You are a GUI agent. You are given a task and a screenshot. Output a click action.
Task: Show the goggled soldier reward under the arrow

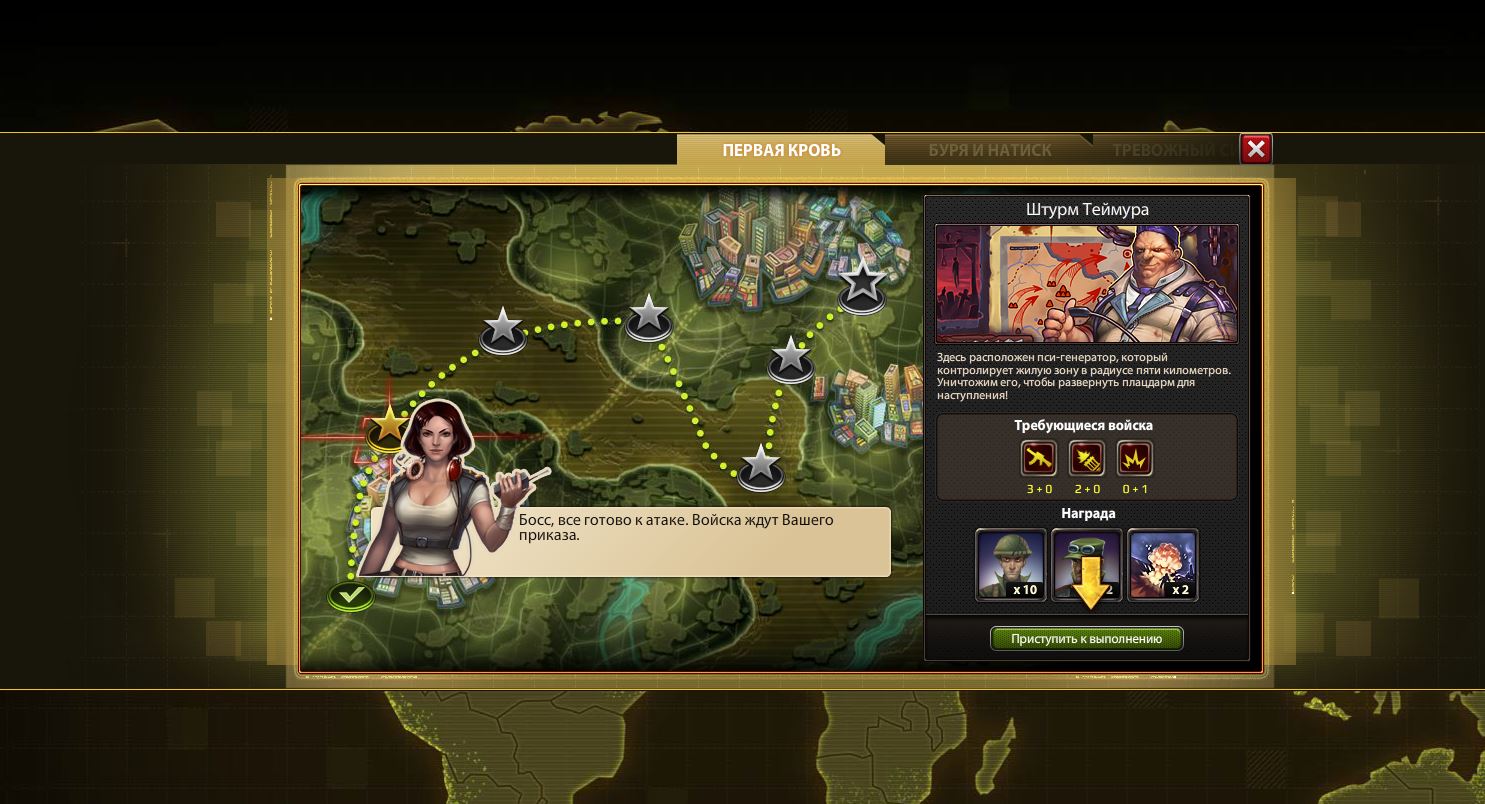1087,565
